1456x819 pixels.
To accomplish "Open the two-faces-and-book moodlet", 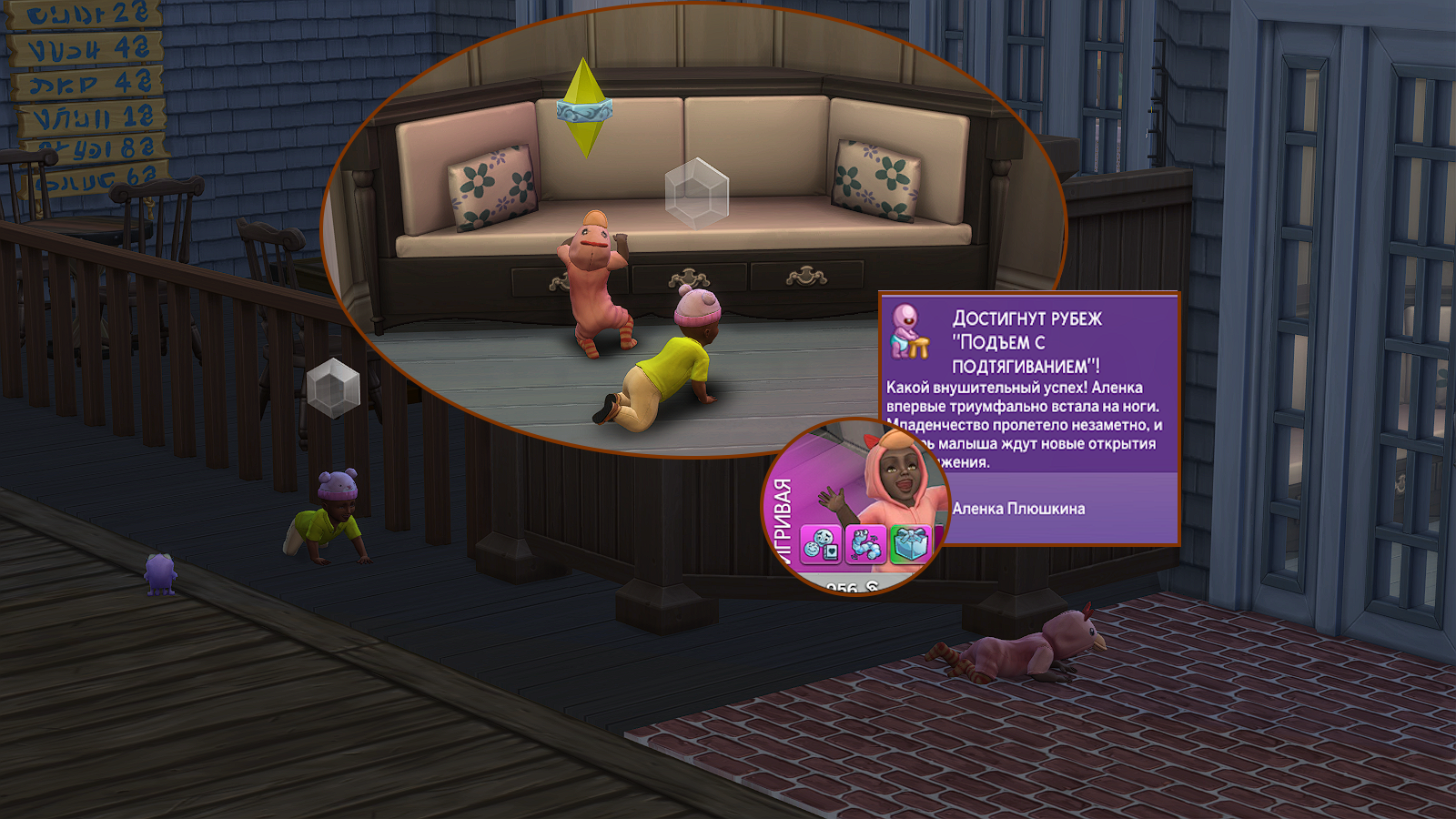I will click(x=821, y=545).
